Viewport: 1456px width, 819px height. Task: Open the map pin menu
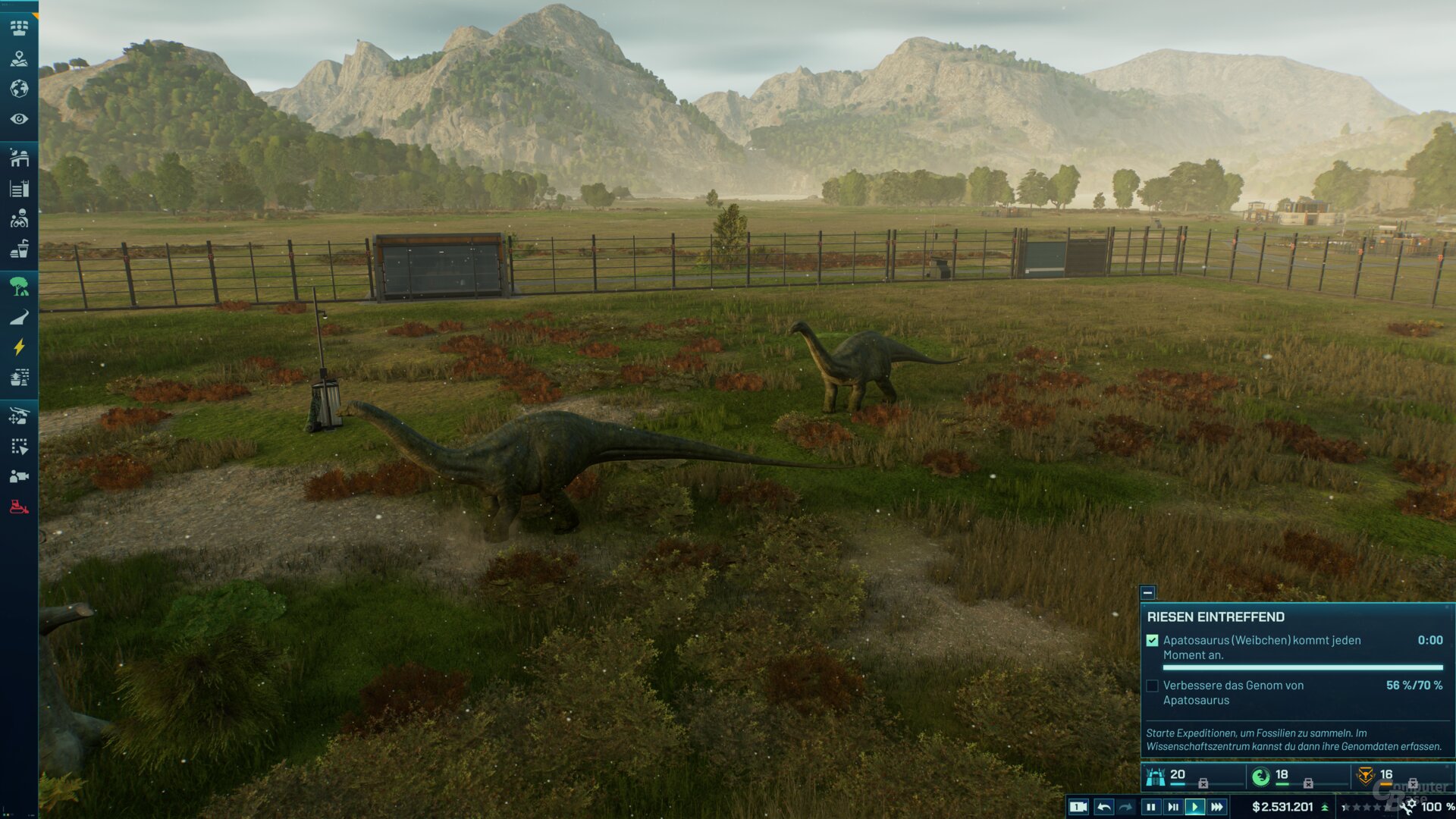point(19,58)
